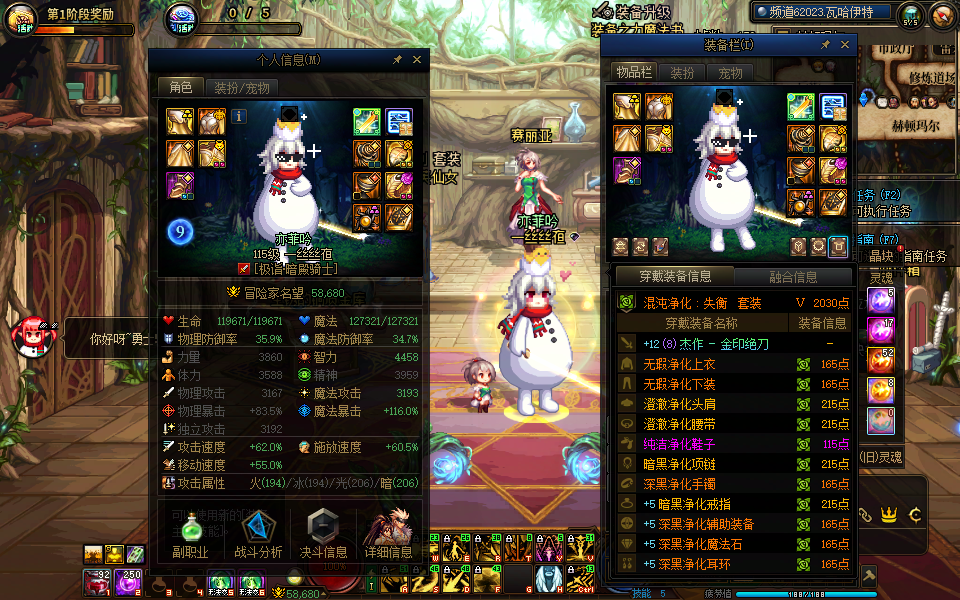Open the 装扮 tab in 装备栏
The image size is (960, 600).
pyautogui.click(x=682, y=73)
